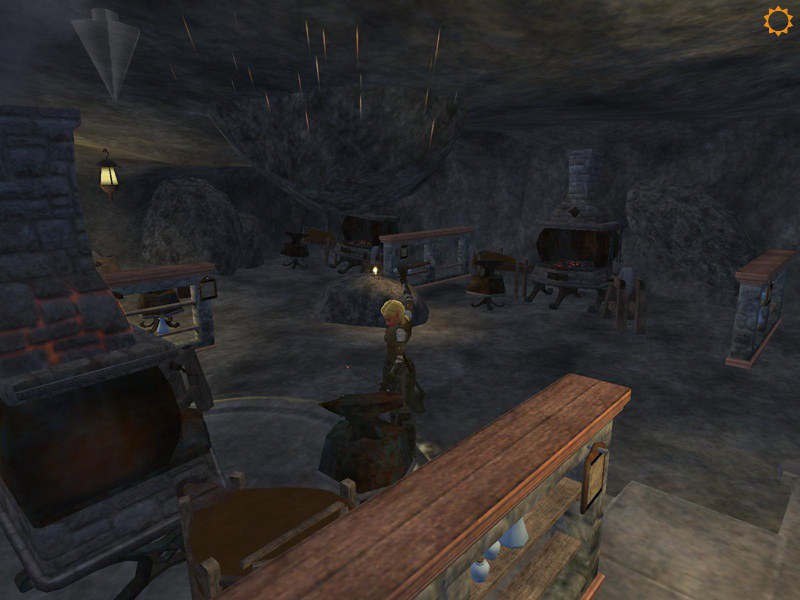Open the orange gear settings icon

pos(777,21)
